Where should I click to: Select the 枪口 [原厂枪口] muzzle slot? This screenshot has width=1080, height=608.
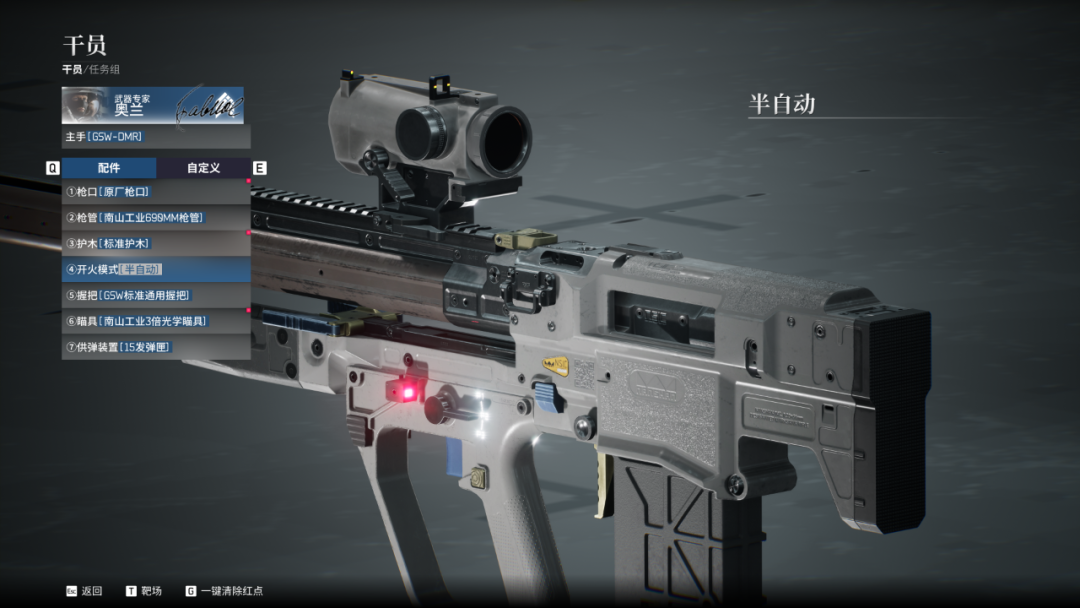tap(155, 191)
